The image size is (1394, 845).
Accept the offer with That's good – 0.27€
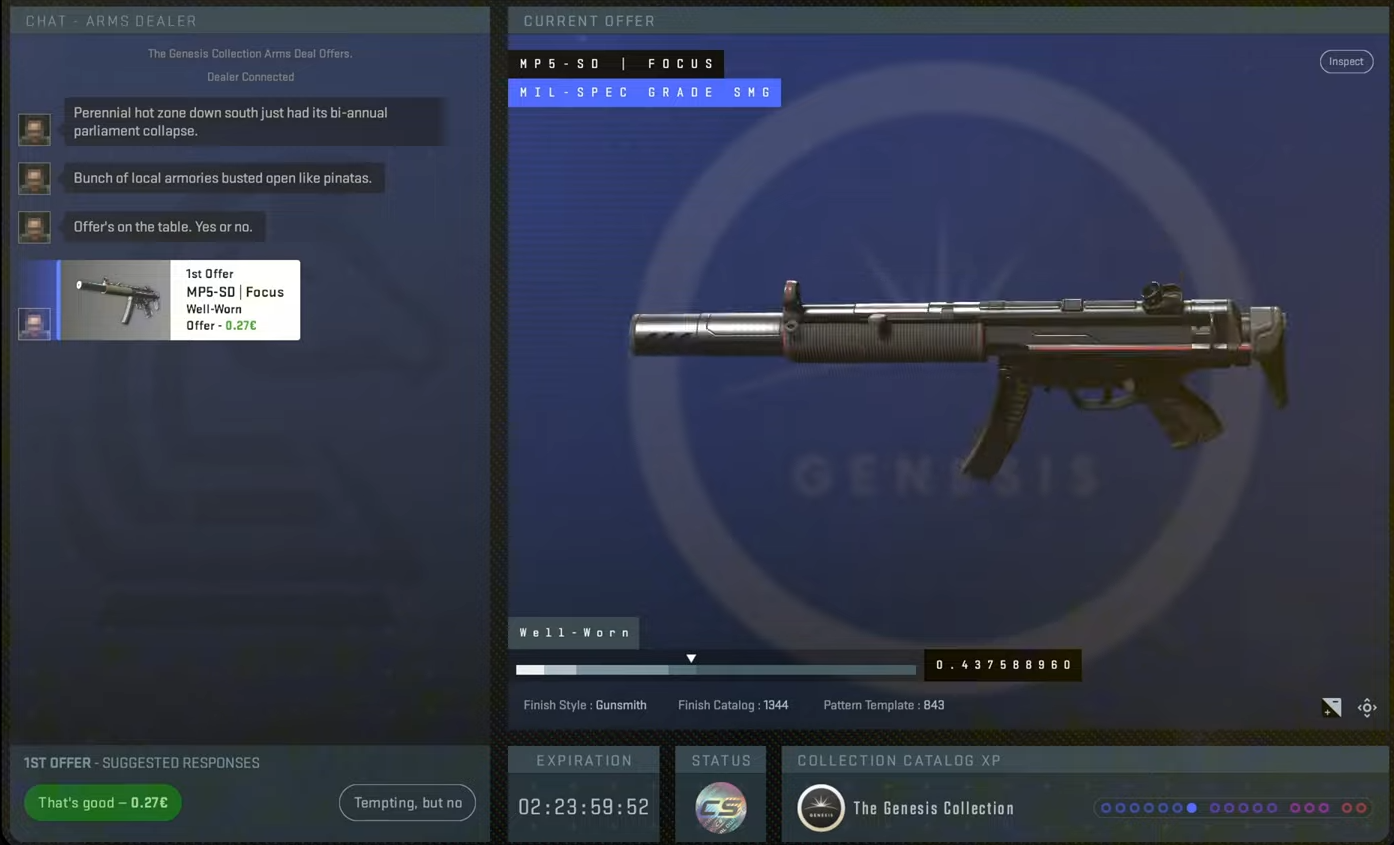102,802
